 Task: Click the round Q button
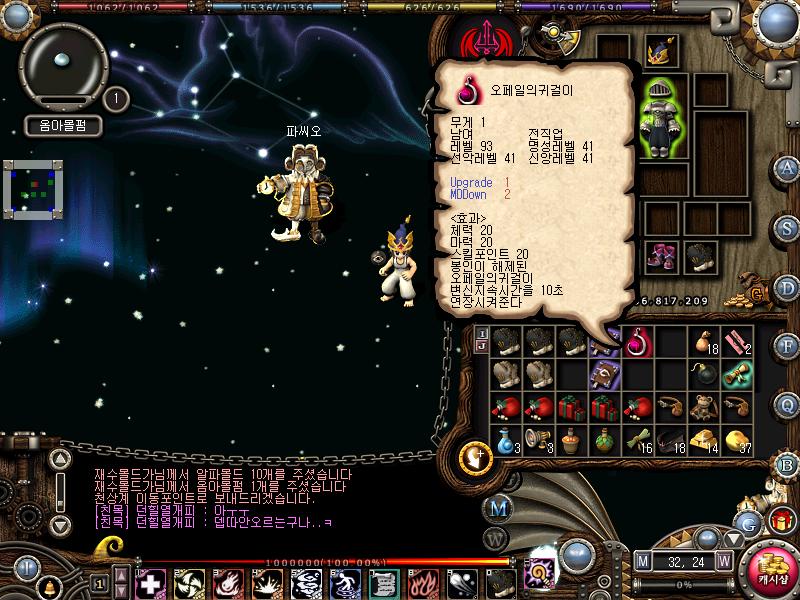788,404
